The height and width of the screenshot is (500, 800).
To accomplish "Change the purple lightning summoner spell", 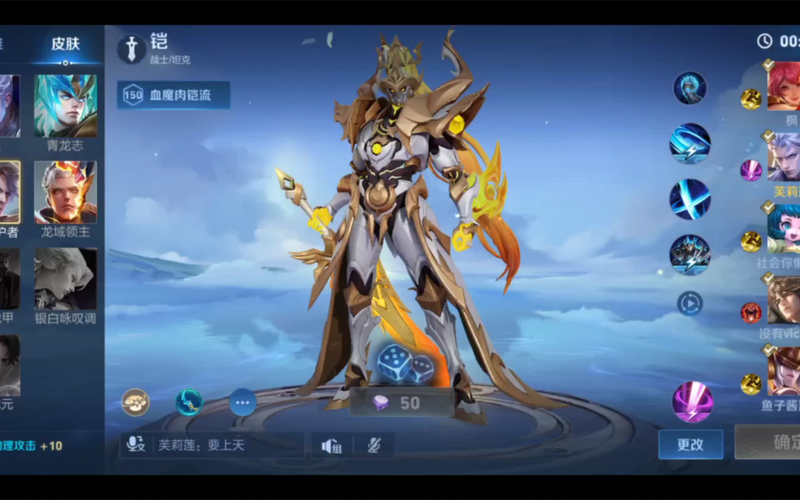I will tap(691, 402).
